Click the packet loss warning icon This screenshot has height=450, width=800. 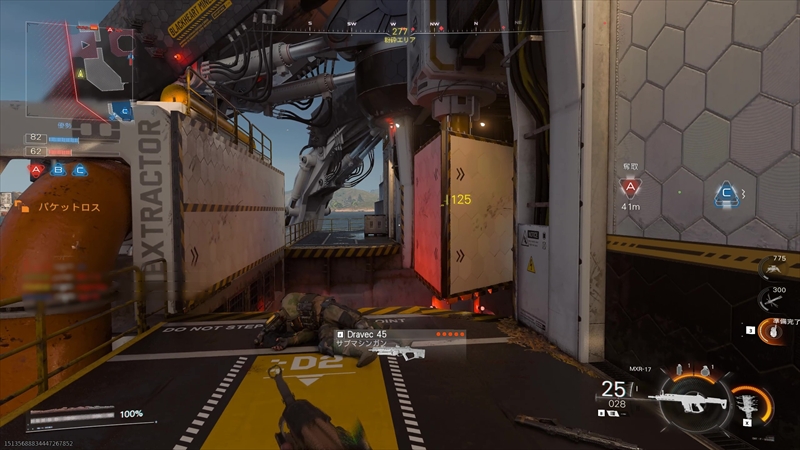click(21, 207)
